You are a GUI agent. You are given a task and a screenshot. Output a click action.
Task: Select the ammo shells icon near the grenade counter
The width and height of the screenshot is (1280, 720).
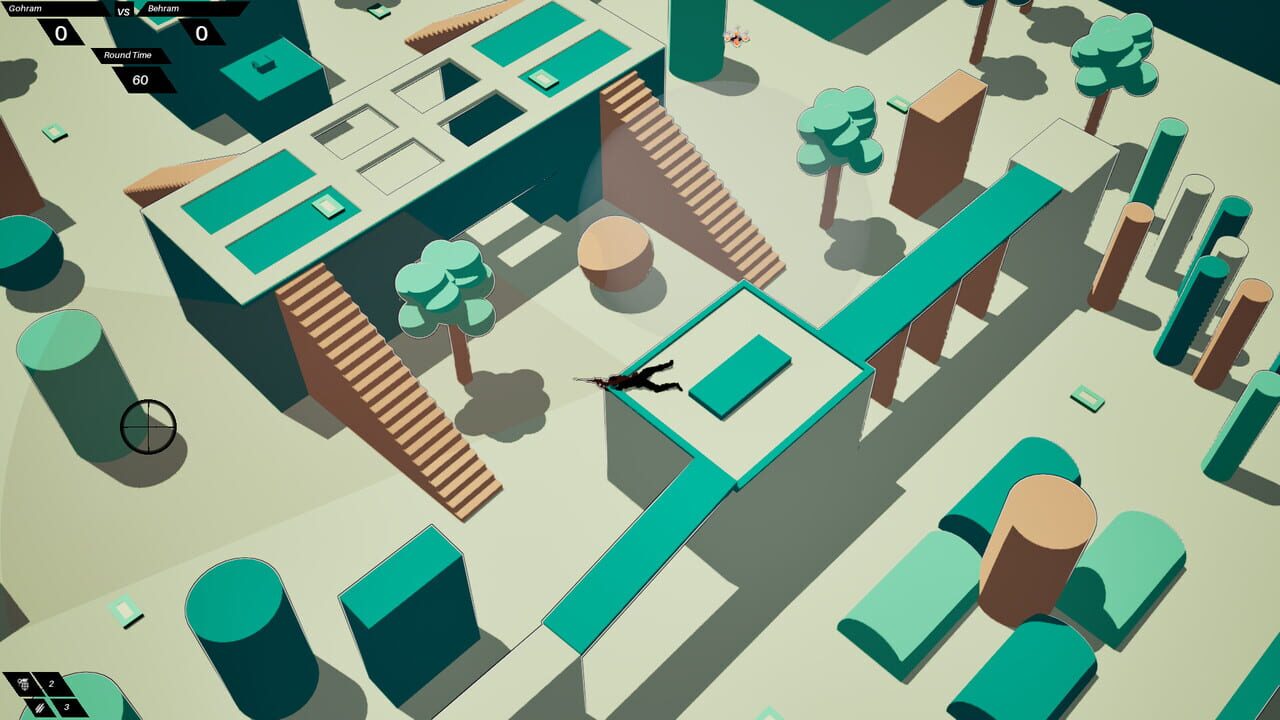[x=40, y=708]
